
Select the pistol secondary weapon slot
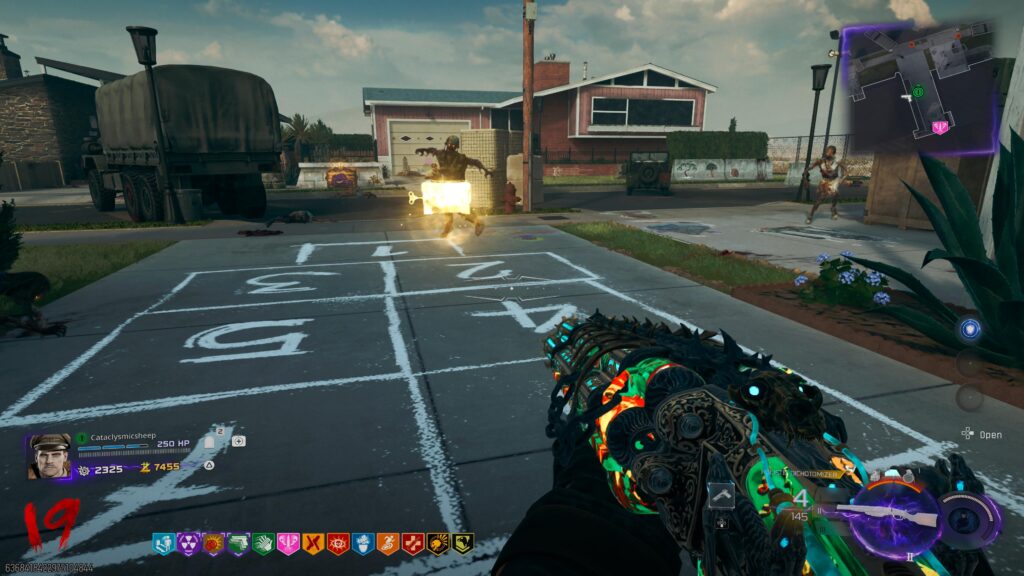point(722,495)
